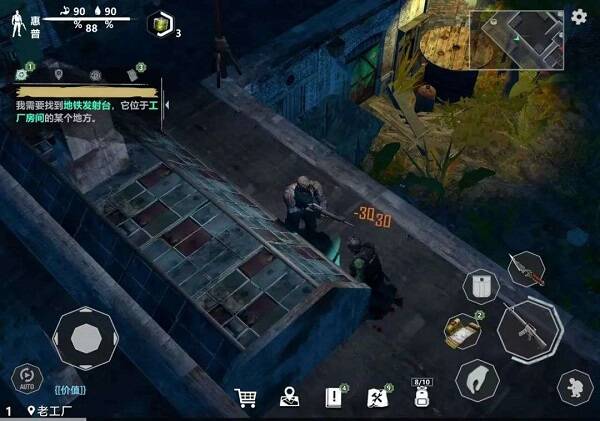Open the shopping cart store

[245, 398]
